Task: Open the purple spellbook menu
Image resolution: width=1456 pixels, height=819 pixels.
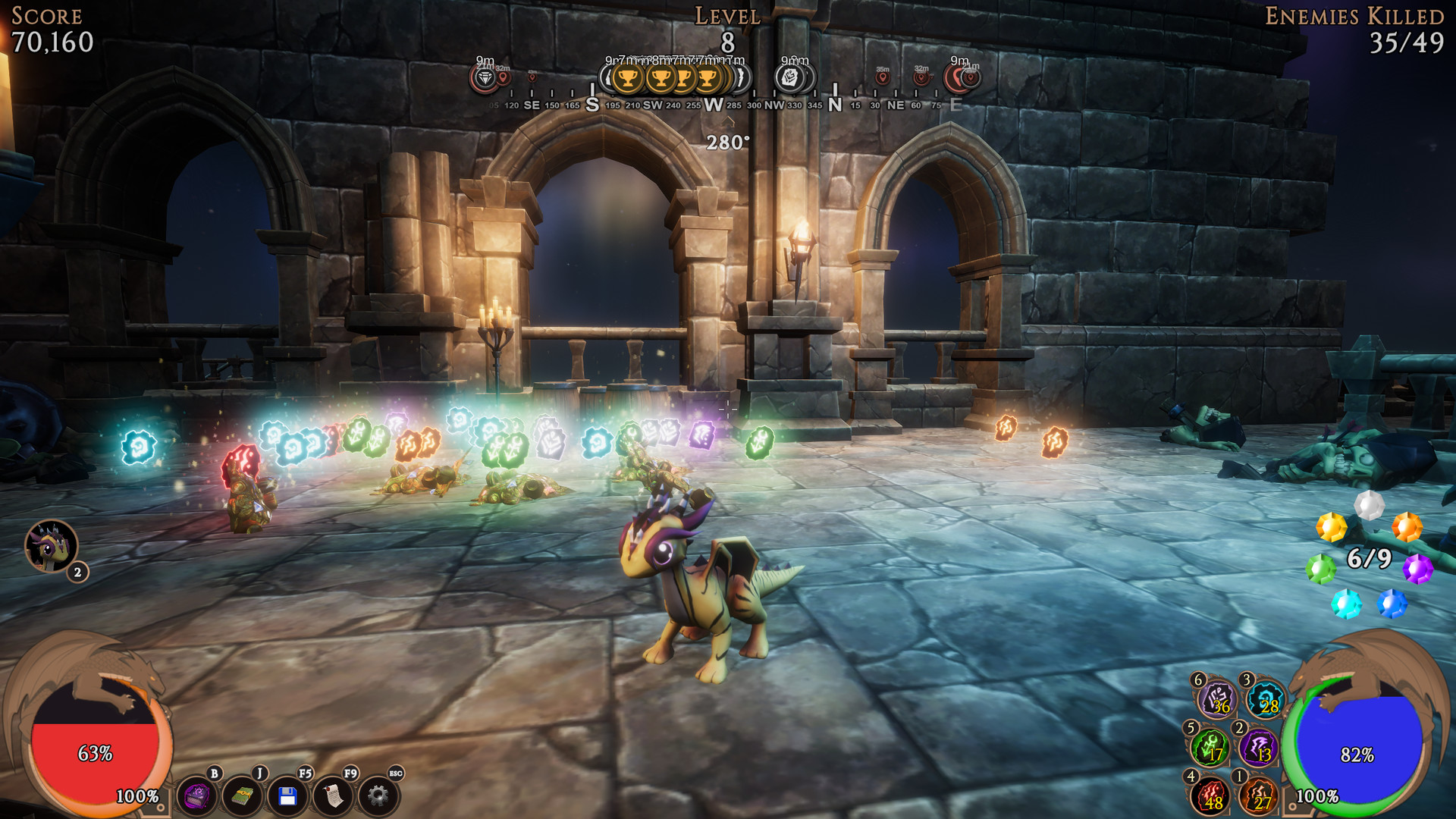Action: coord(196,796)
